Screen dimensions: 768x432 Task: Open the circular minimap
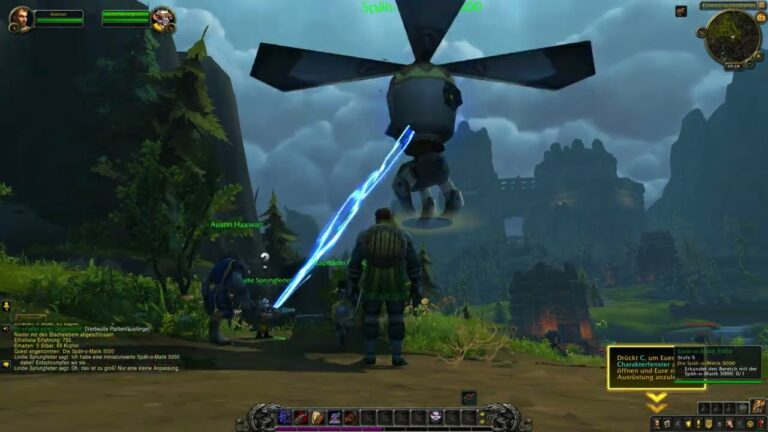(732, 36)
